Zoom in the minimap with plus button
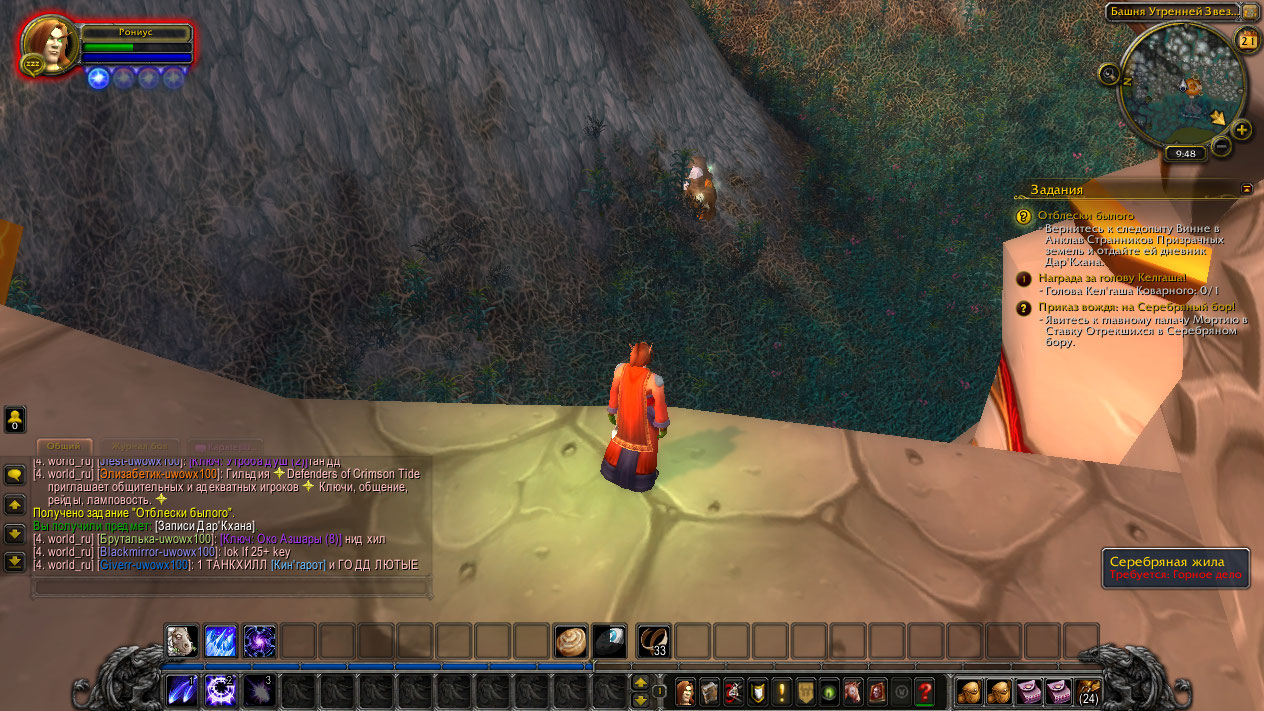The image size is (1264, 711). tap(1241, 130)
